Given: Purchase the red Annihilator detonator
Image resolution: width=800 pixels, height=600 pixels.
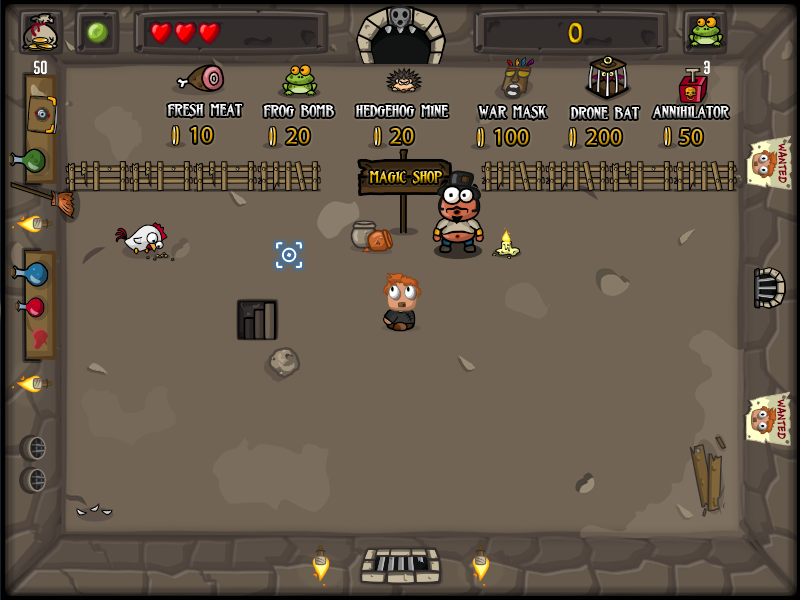Looking at the screenshot, I should [692, 85].
